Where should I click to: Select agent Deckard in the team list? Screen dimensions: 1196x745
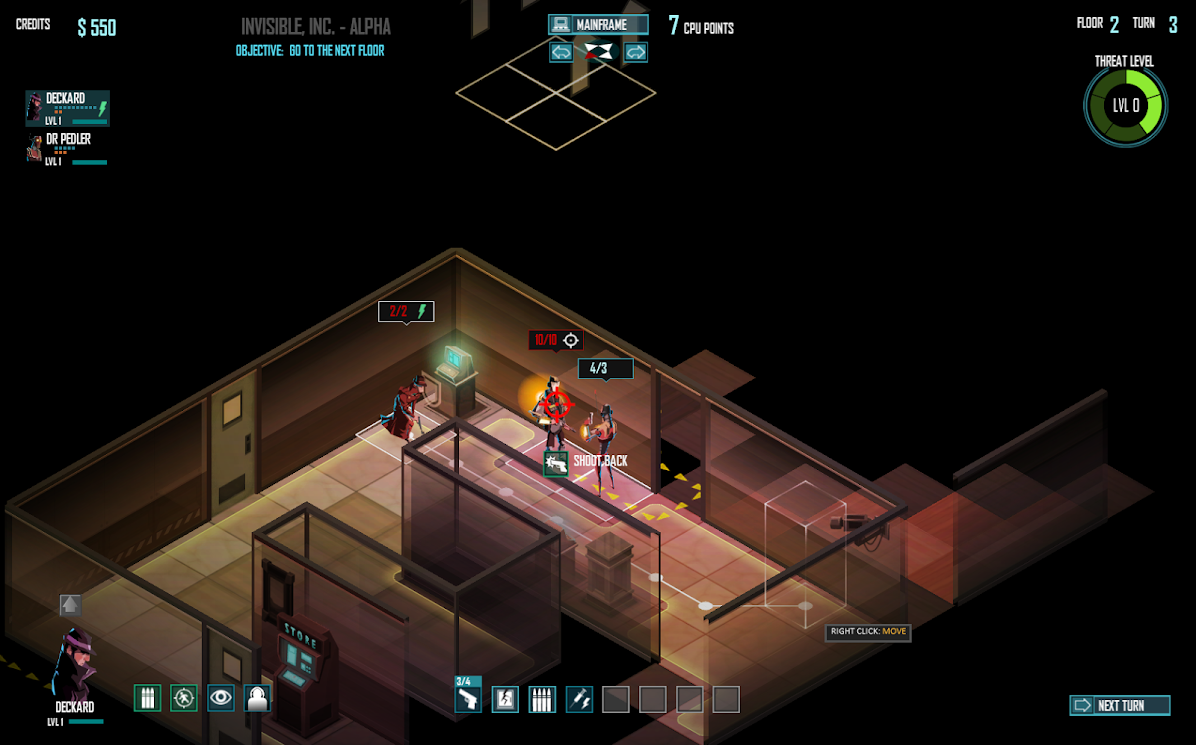(67, 108)
